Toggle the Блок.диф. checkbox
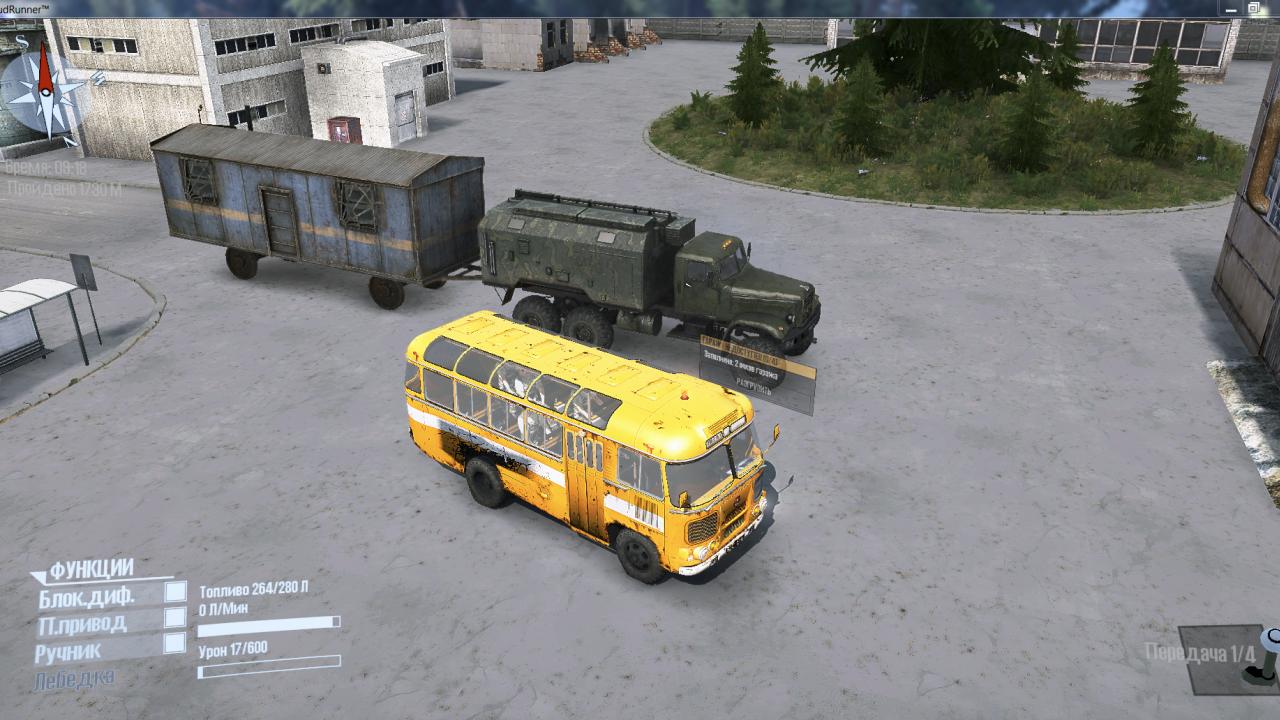This screenshot has width=1280, height=720. tap(175, 591)
